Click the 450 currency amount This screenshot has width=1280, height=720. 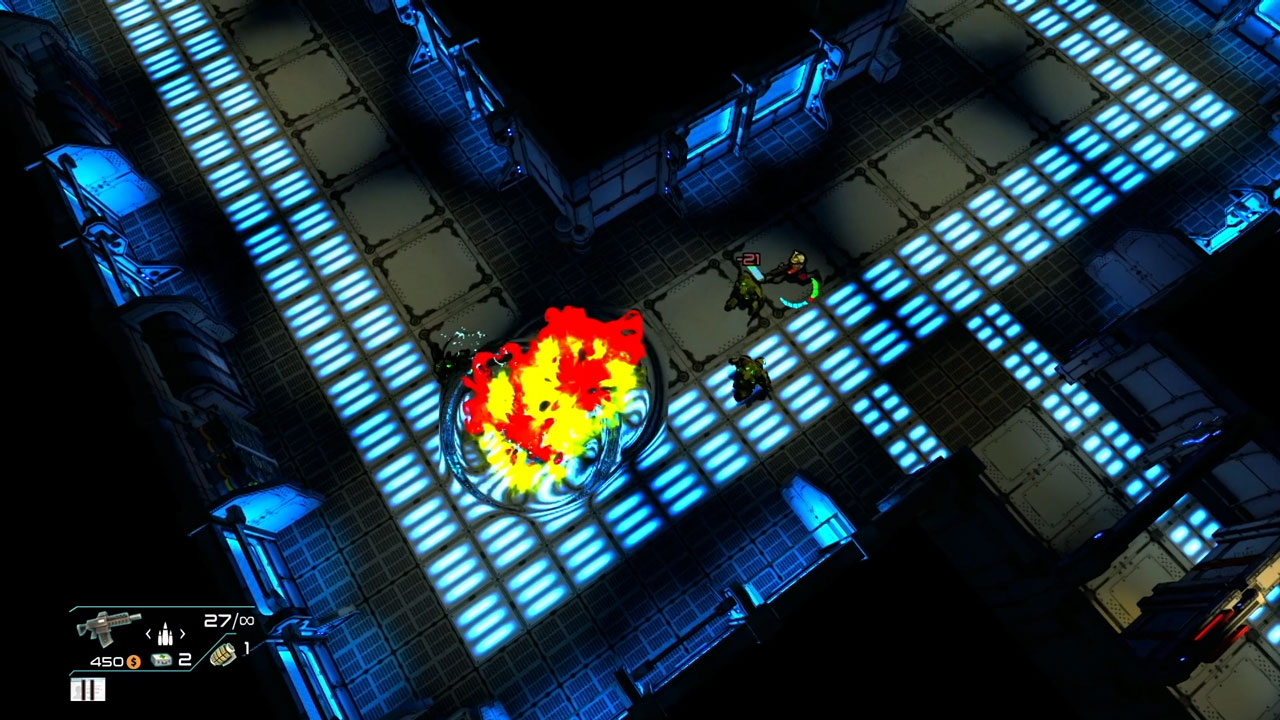click(106, 661)
